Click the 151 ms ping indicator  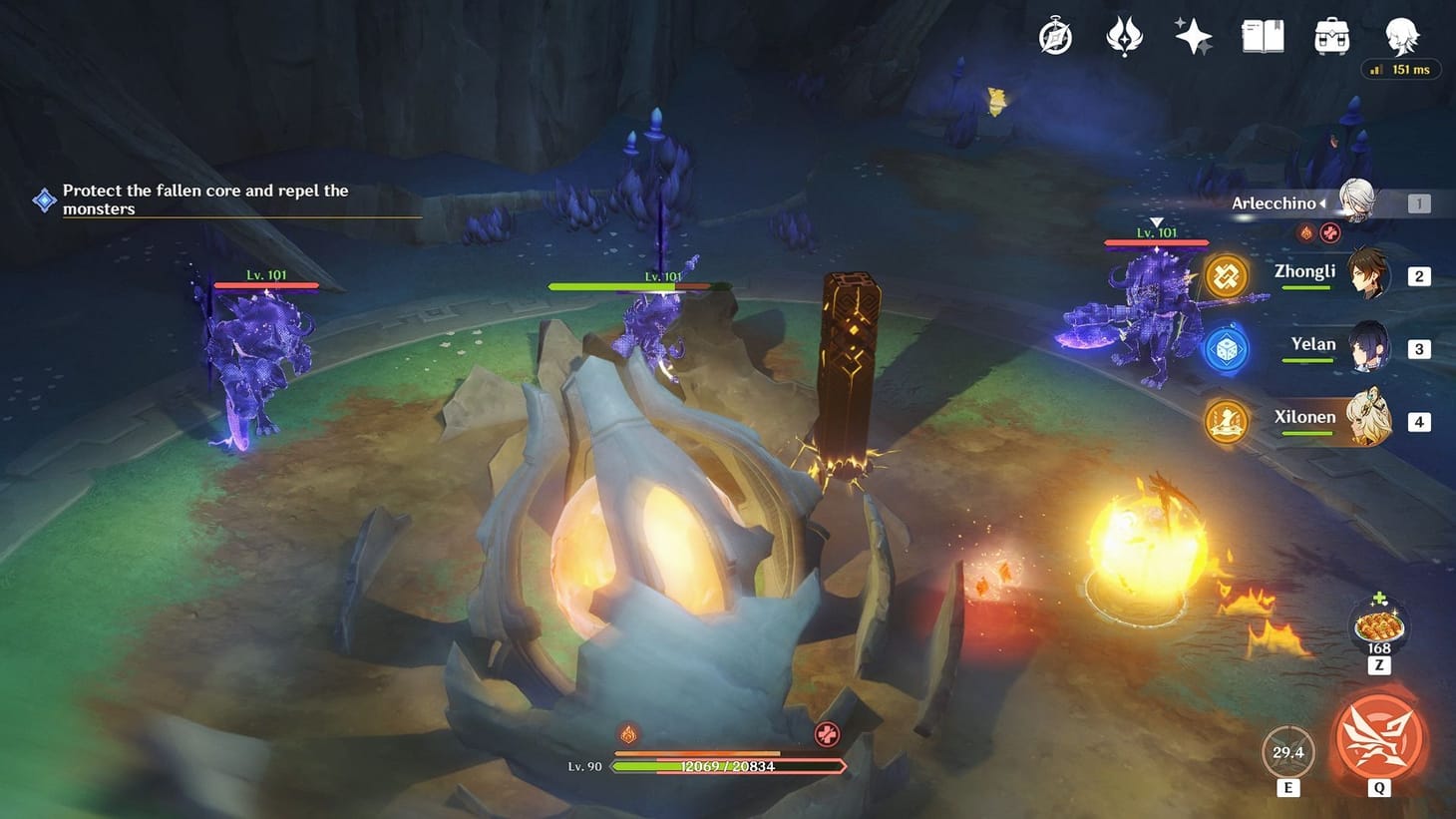point(1400,69)
